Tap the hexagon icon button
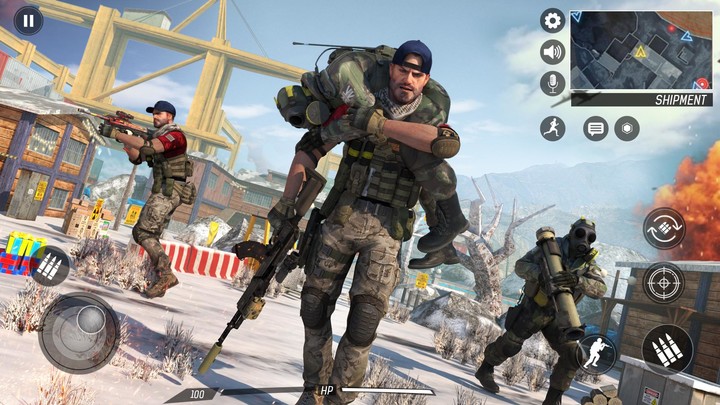 627,128
